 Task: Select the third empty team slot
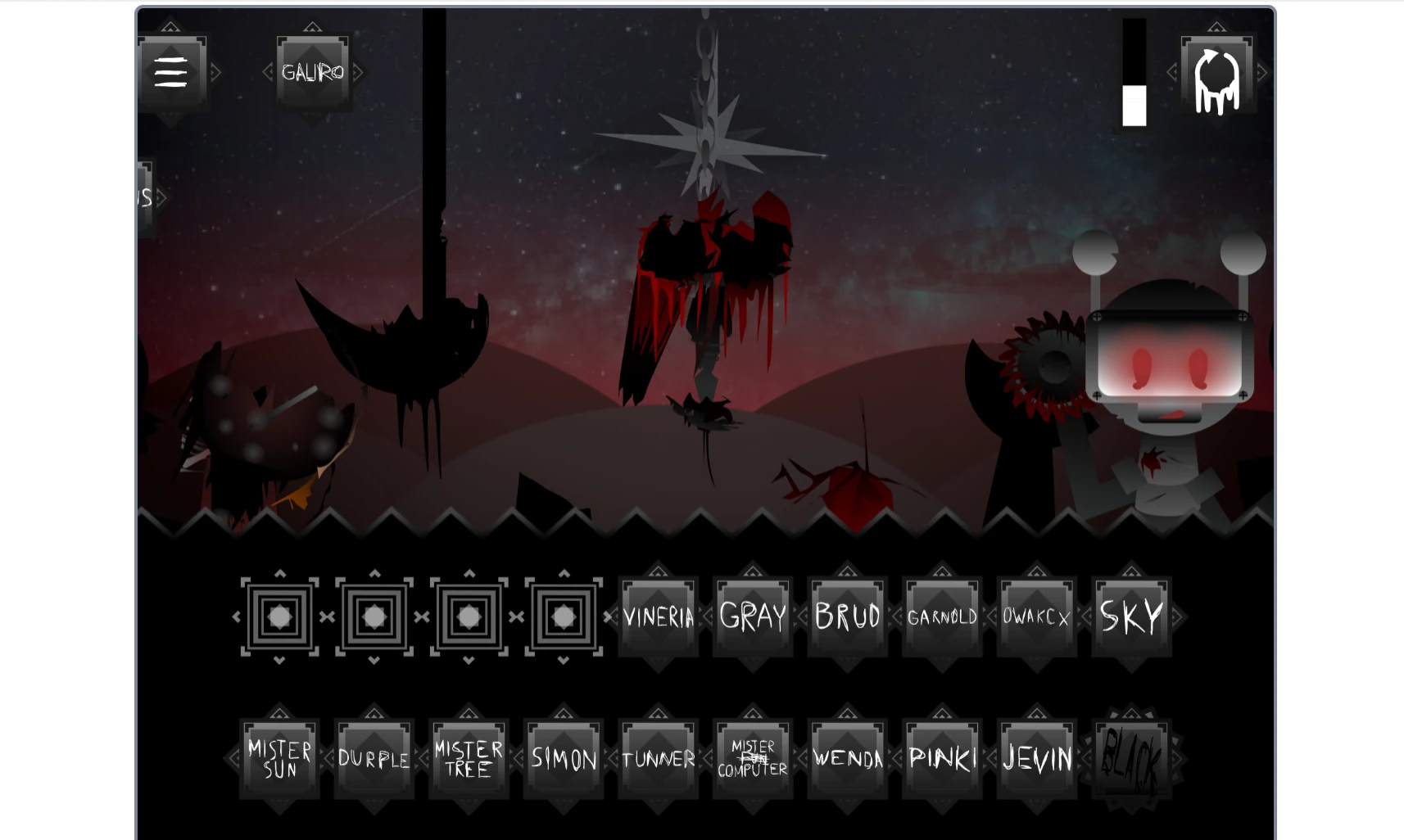(469, 616)
